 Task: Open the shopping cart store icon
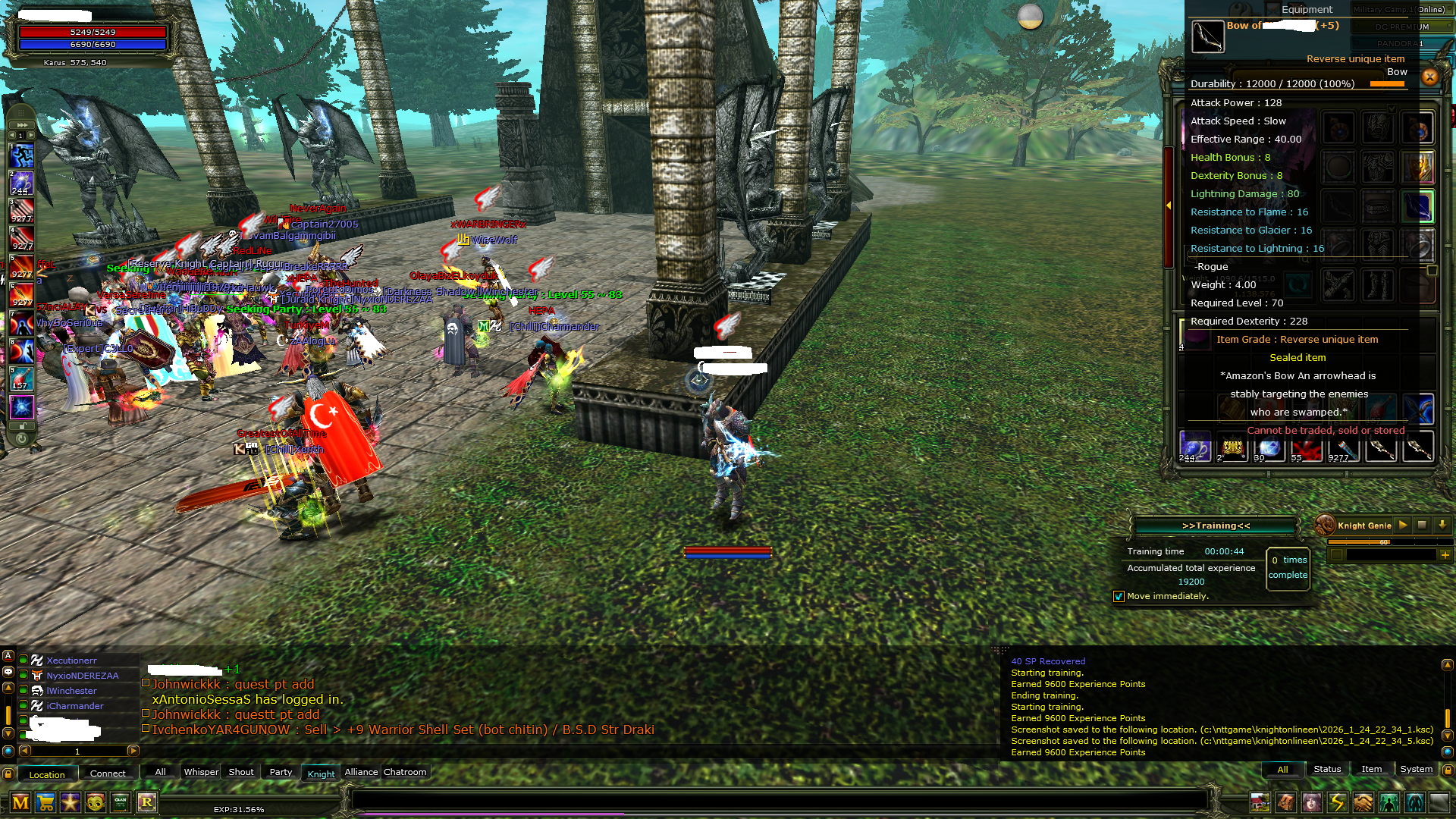(45, 803)
